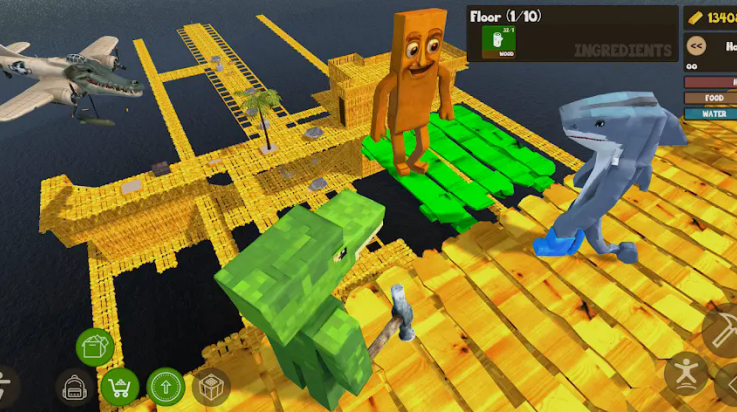
Task: Tap the green up-arrow upgrade button
Action: coord(165,386)
